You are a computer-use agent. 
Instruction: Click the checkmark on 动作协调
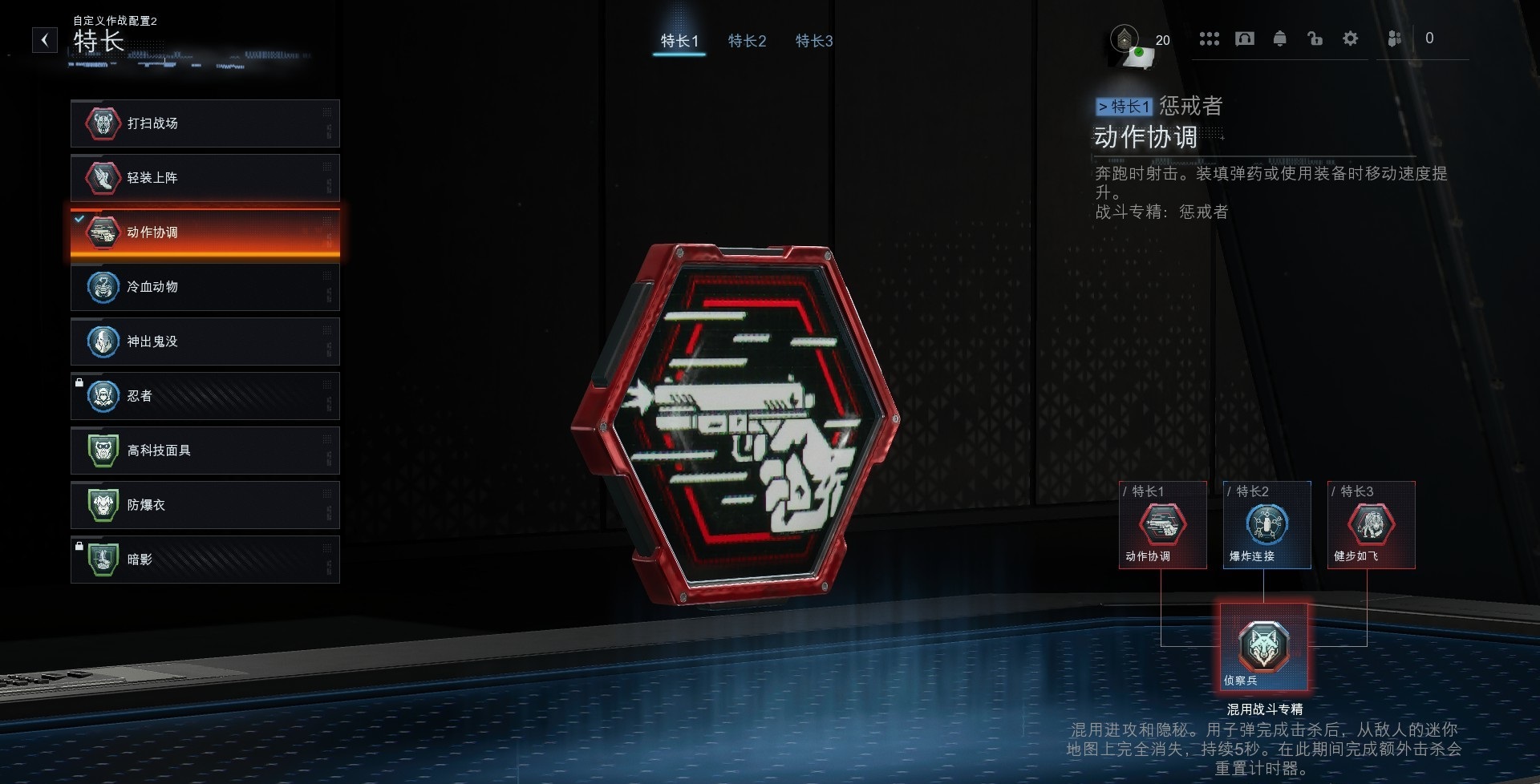78,217
